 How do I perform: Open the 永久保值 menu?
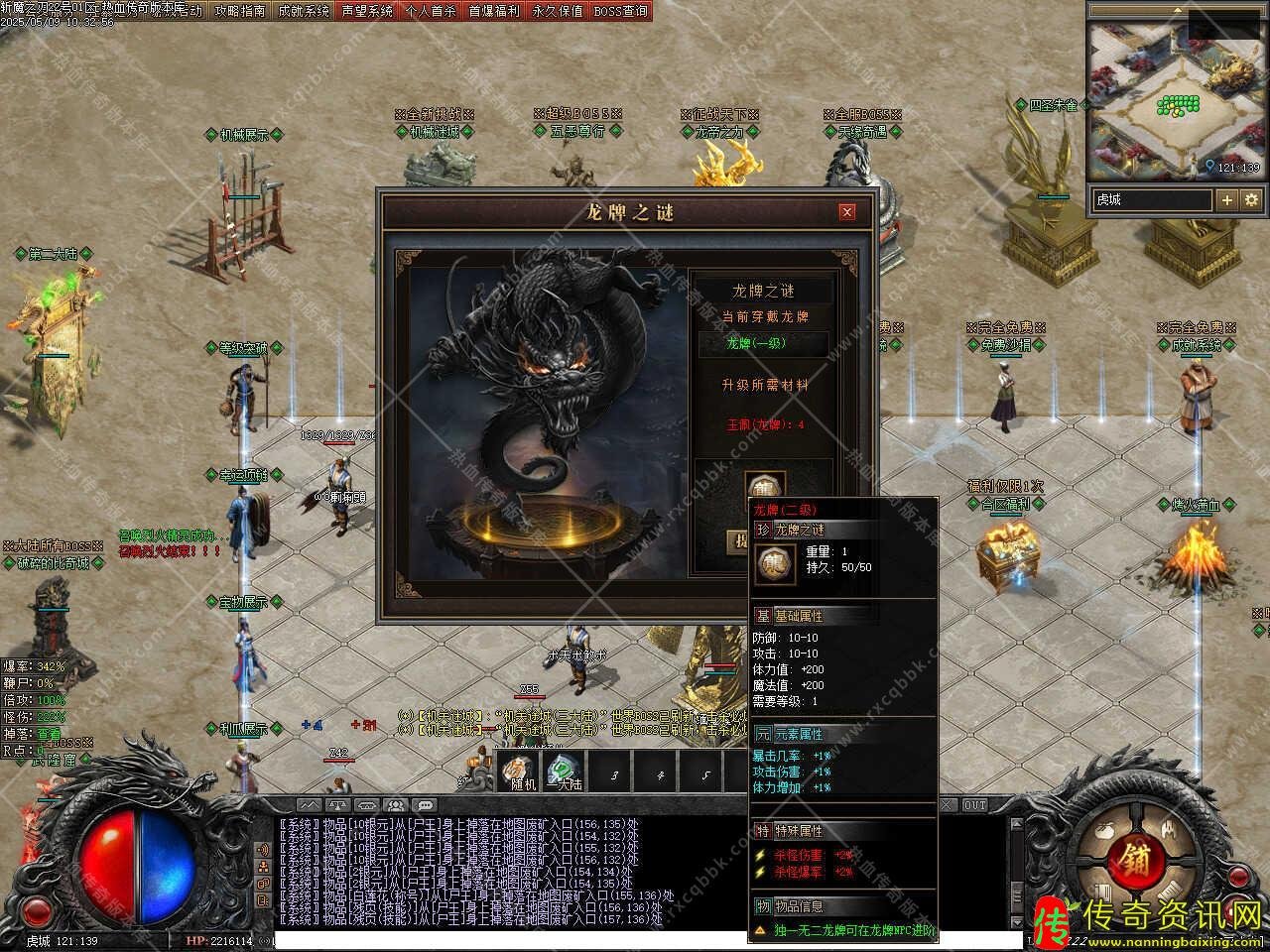point(557,11)
